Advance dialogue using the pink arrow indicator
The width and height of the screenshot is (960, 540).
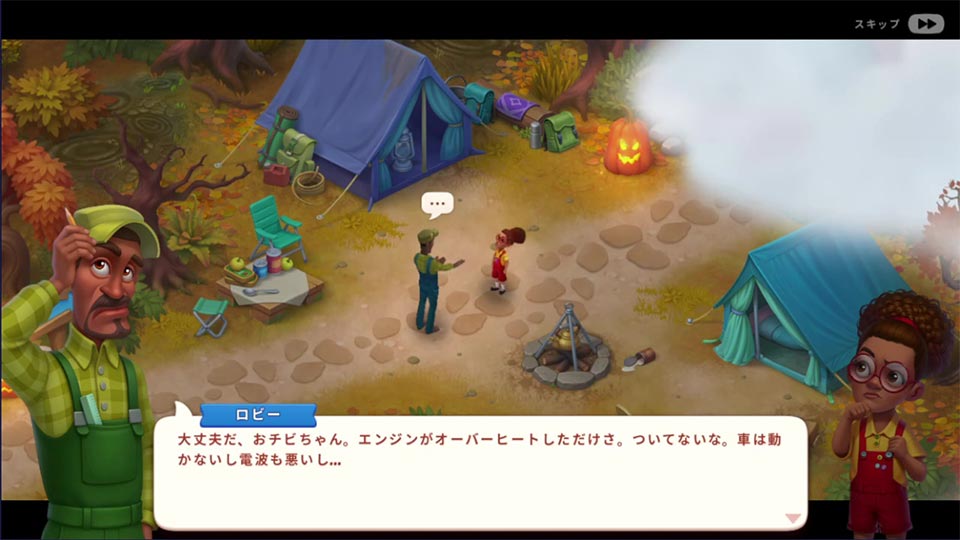[x=792, y=518]
